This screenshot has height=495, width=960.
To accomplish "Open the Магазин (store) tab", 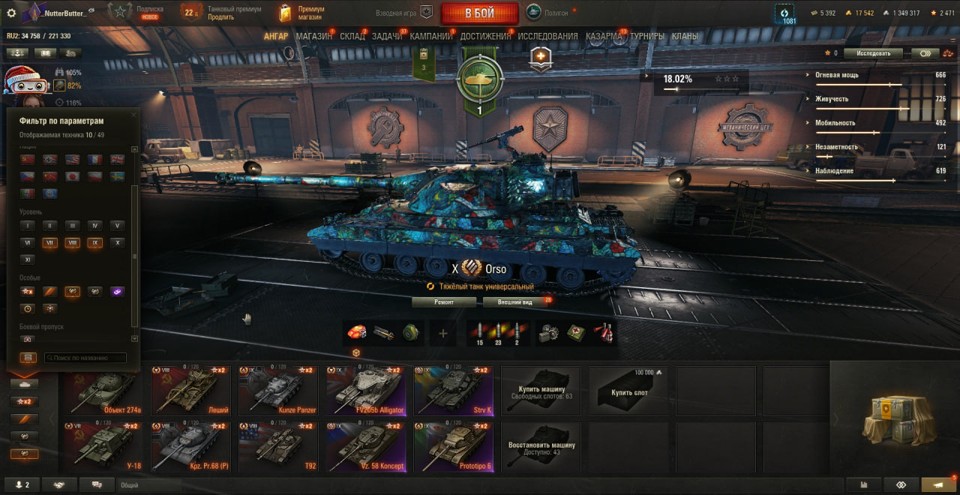I will (x=314, y=36).
